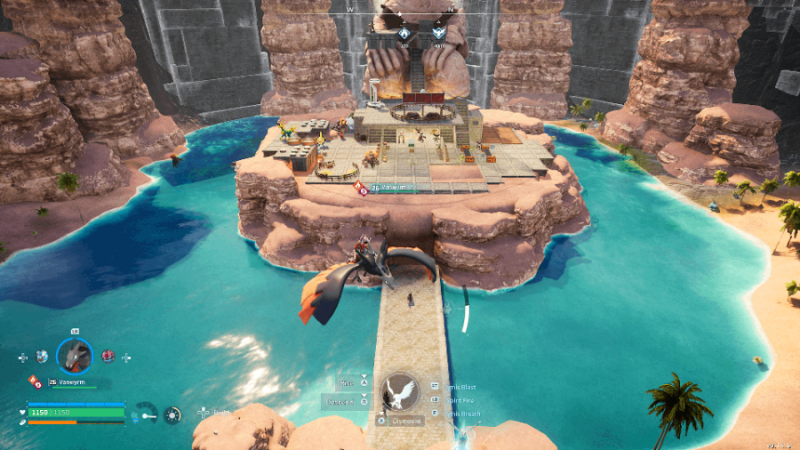This screenshot has width=800, height=450.
Task: Choose the Rise flight action
Action: coord(348,382)
